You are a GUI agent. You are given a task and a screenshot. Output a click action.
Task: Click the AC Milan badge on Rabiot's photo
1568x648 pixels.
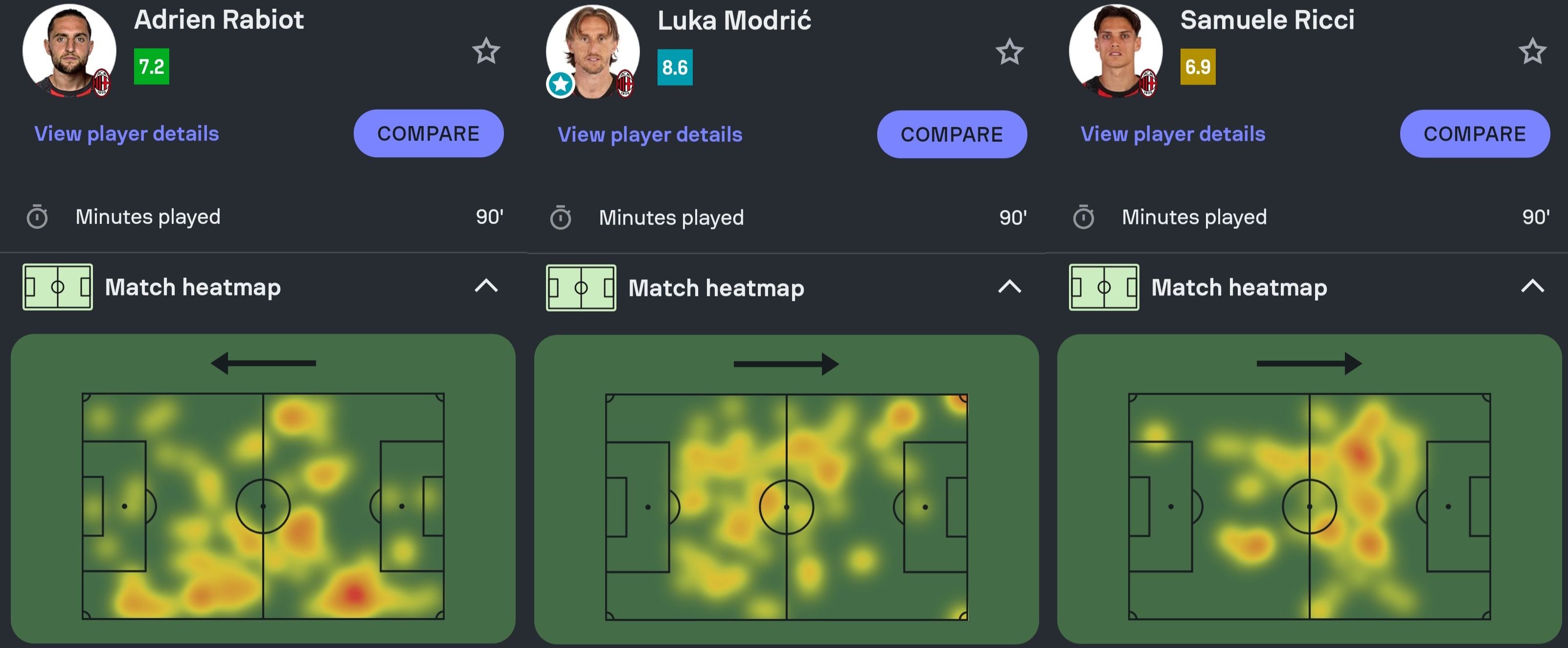(102, 82)
